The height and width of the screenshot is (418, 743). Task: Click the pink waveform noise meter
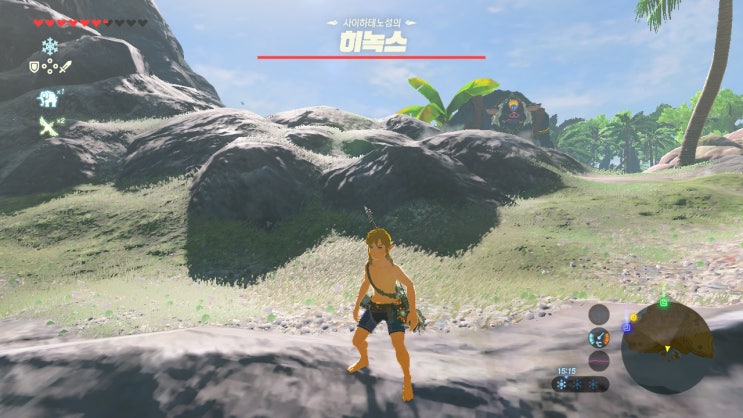599,360
